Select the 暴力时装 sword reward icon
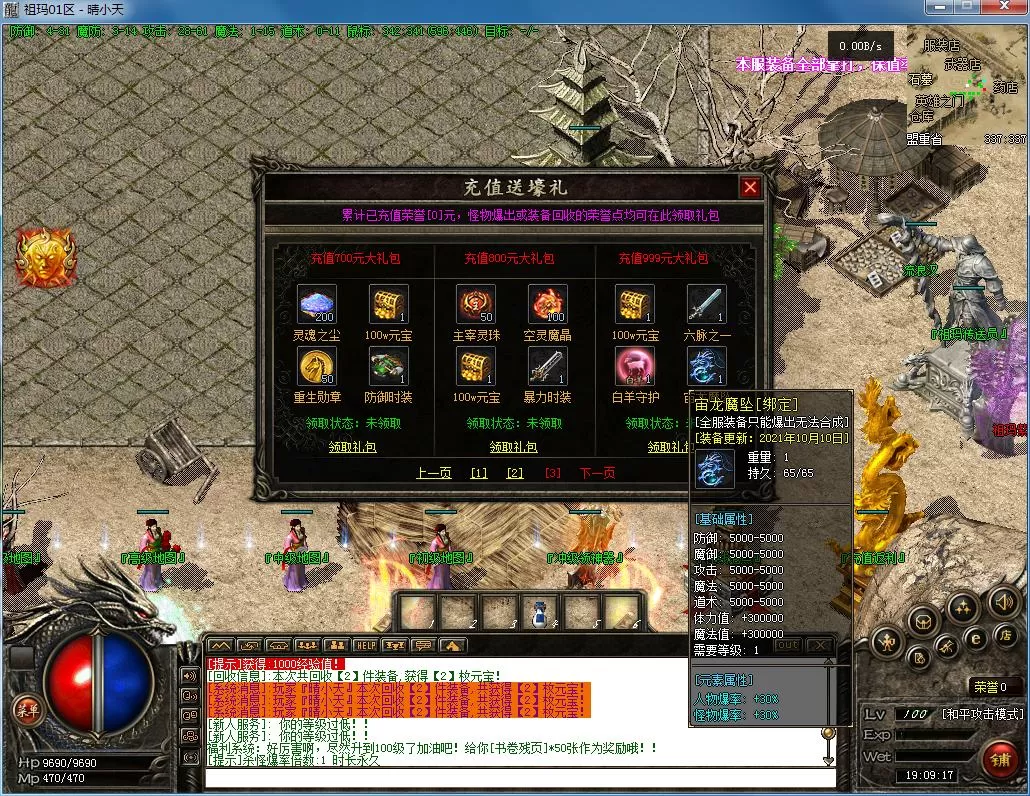This screenshot has height=796, width=1030. [547, 366]
